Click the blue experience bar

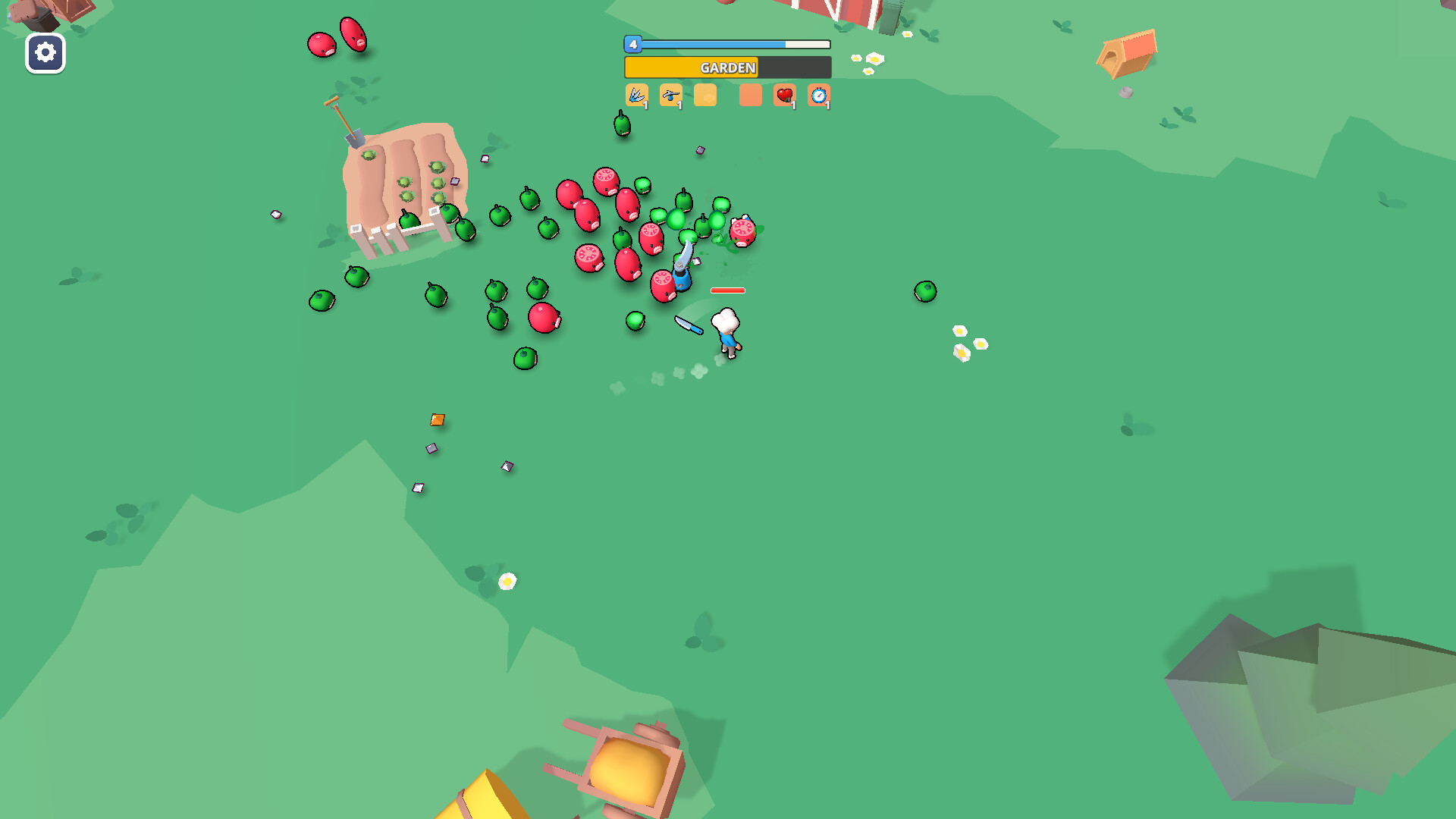[726, 44]
